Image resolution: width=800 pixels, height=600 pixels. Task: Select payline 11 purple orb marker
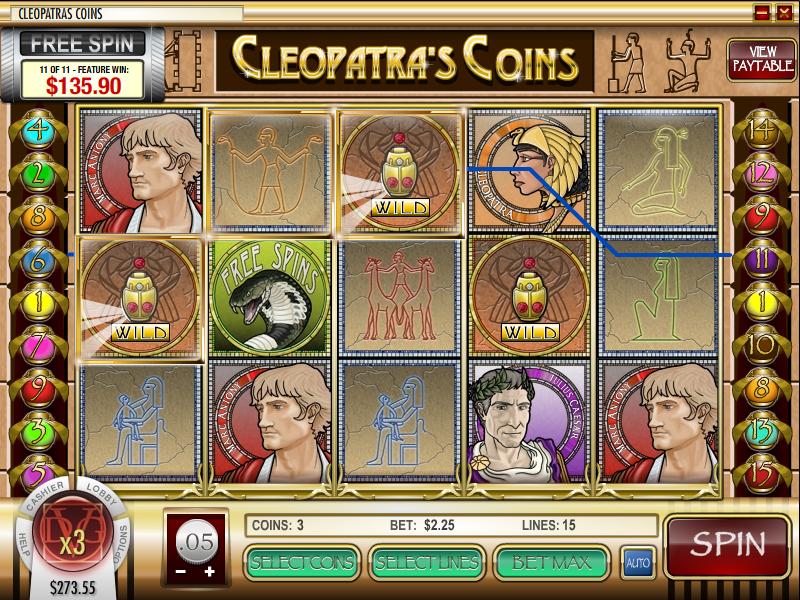pyautogui.click(x=761, y=257)
